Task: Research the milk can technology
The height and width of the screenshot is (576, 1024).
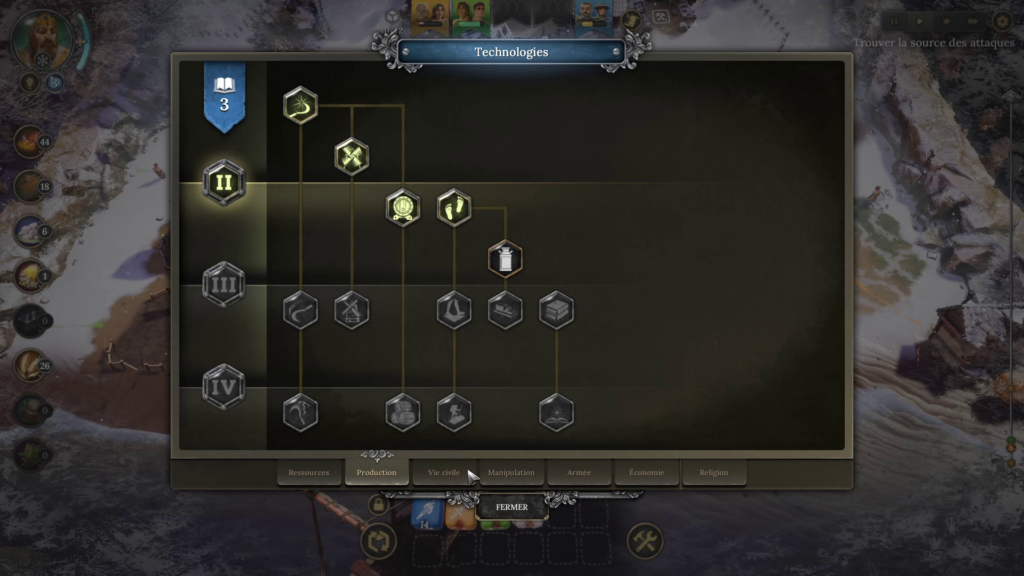Action: click(x=505, y=259)
